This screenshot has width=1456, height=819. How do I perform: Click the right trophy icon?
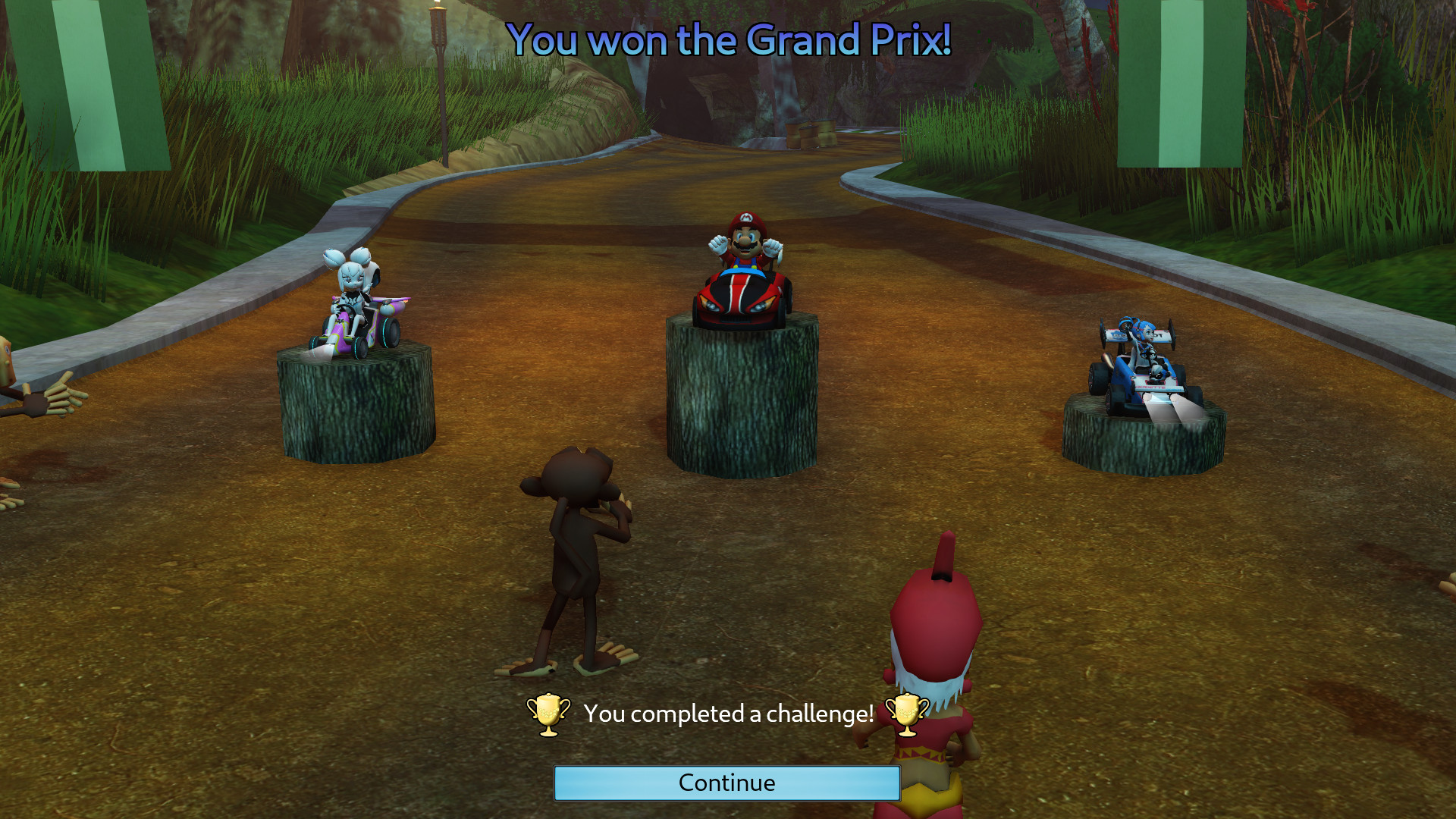(907, 713)
